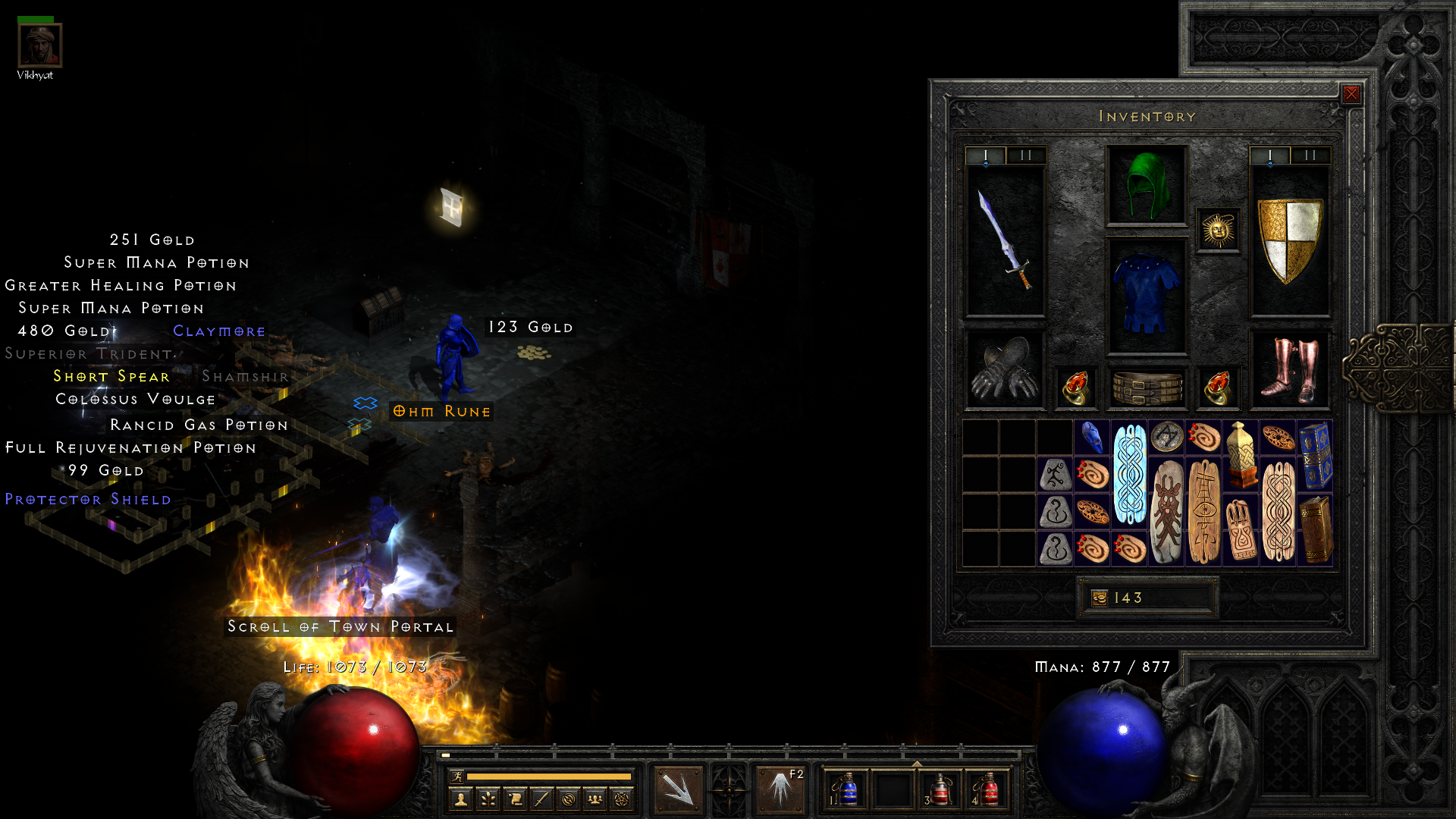Select the gold and white heater shield

[x=1289, y=241]
